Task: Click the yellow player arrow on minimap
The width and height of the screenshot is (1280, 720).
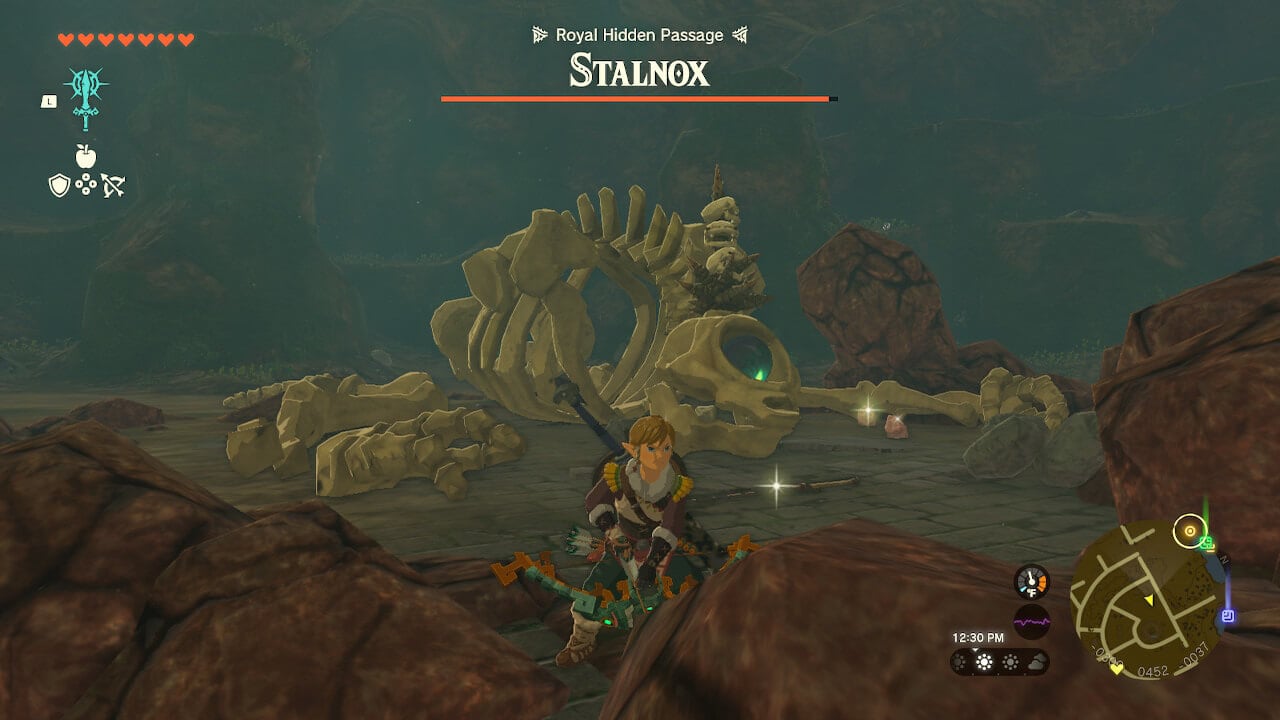Action: click(x=1150, y=600)
